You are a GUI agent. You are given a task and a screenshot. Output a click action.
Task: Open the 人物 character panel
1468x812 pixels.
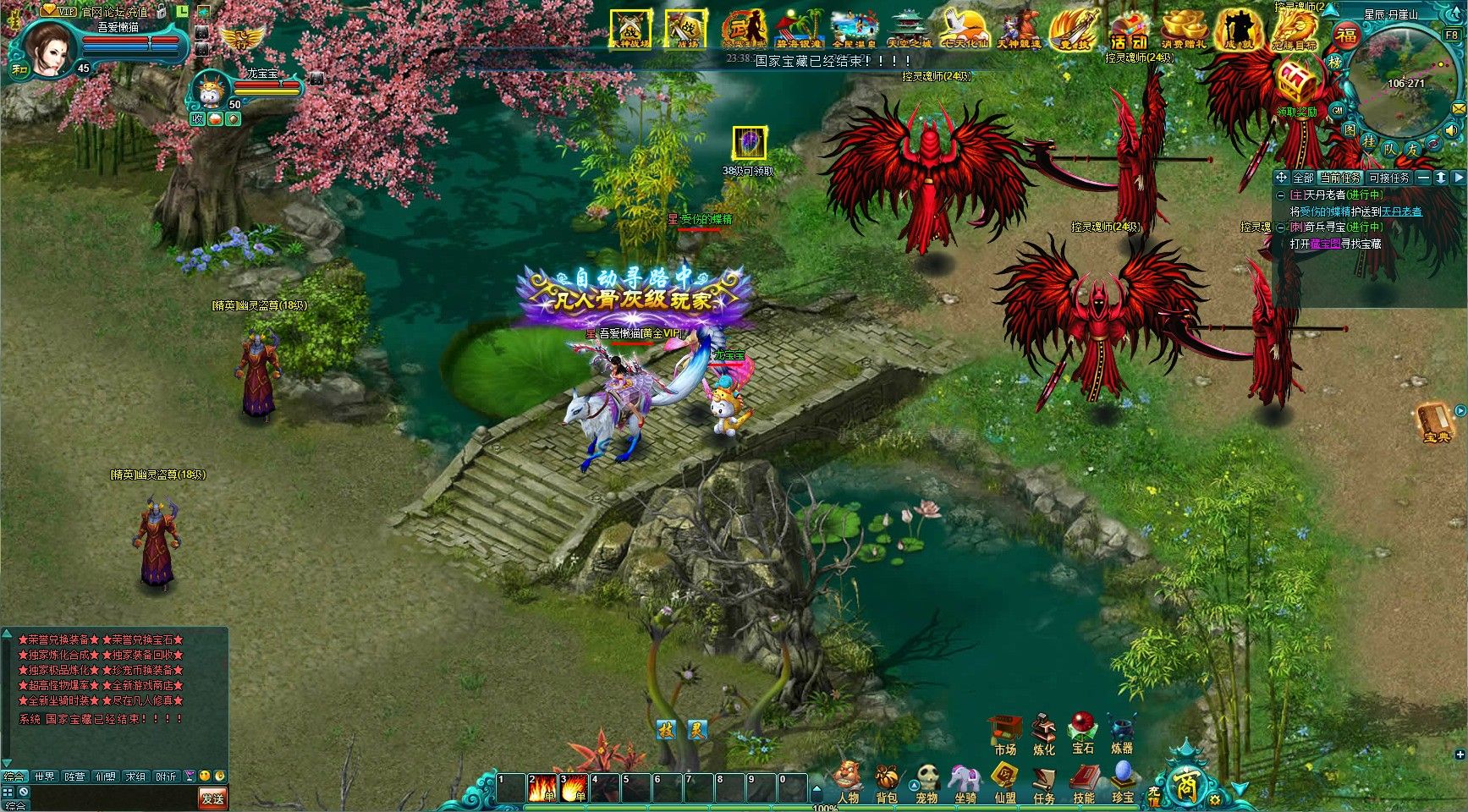(x=847, y=782)
